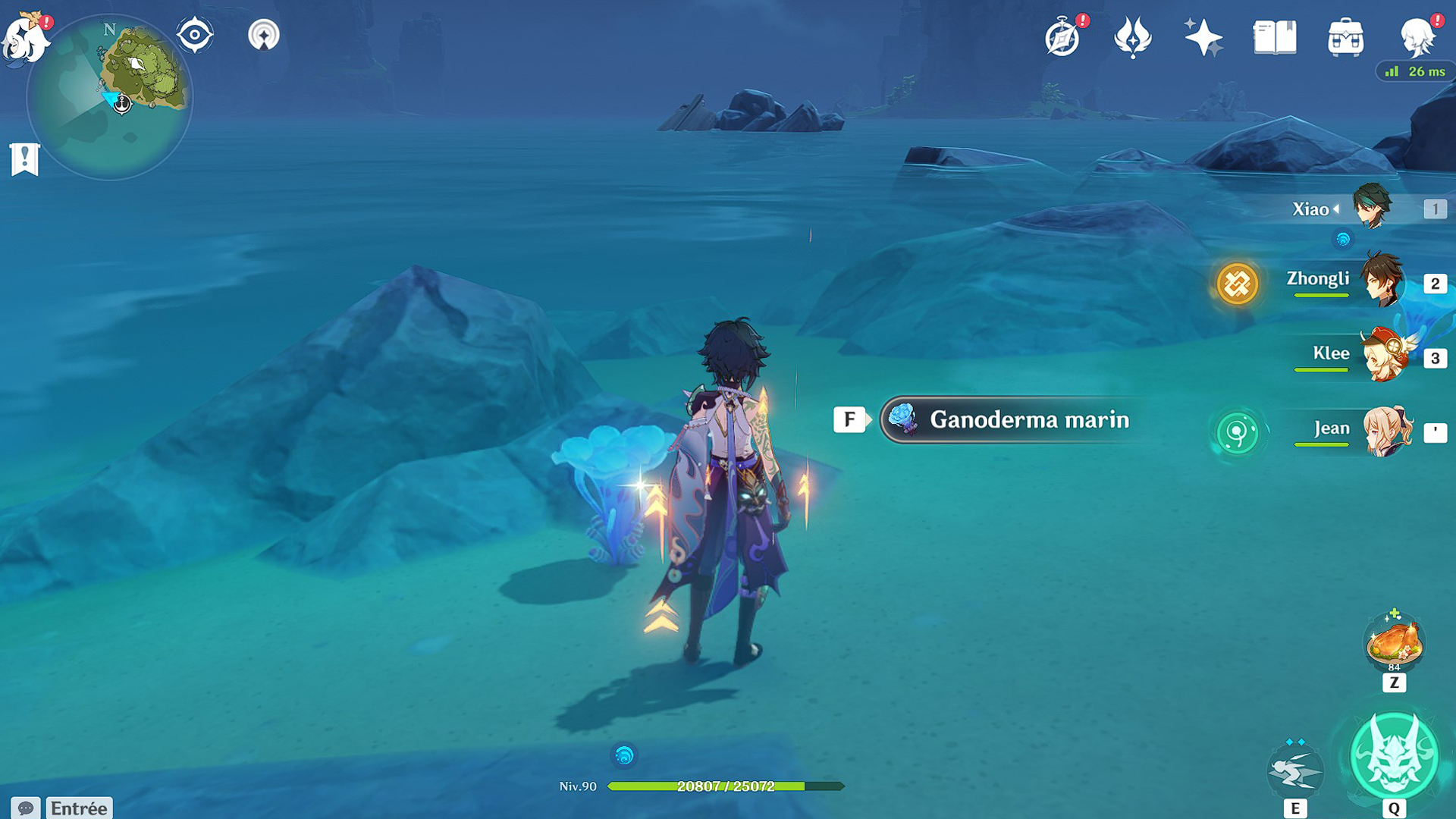This screenshot has height=819, width=1456.
Task: Open the Inventory backpack icon
Action: (1345, 37)
